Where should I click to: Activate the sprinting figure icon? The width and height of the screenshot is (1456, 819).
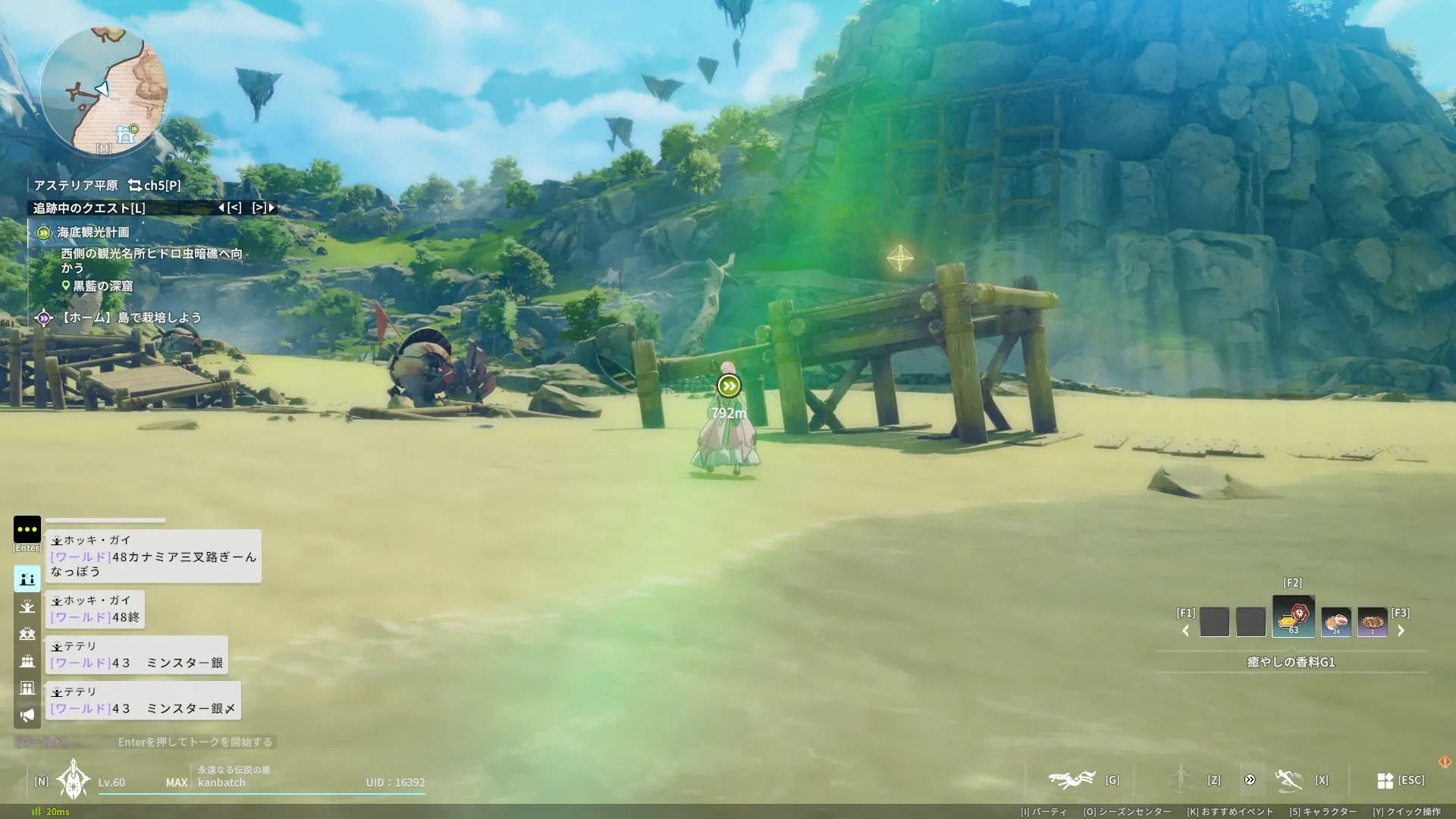[1288, 780]
